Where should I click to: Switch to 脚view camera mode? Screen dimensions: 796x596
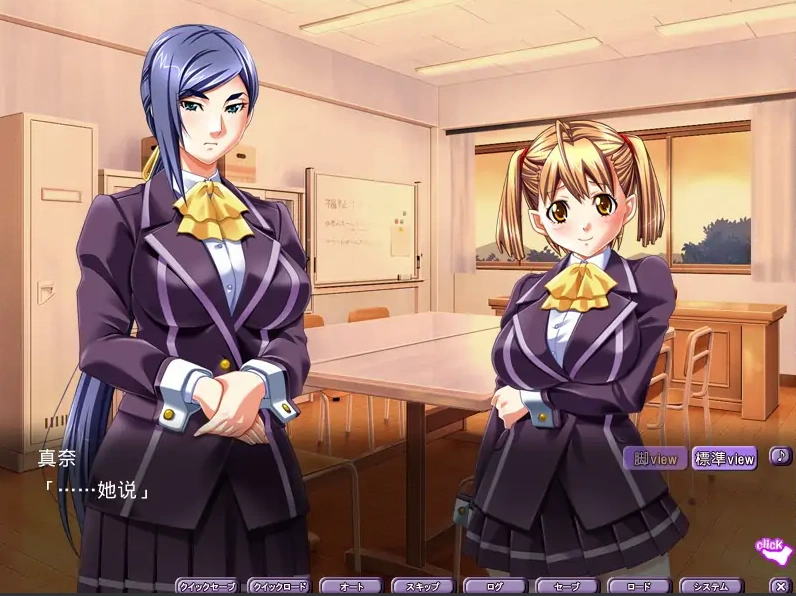pyautogui.click(x=655, y=459)
